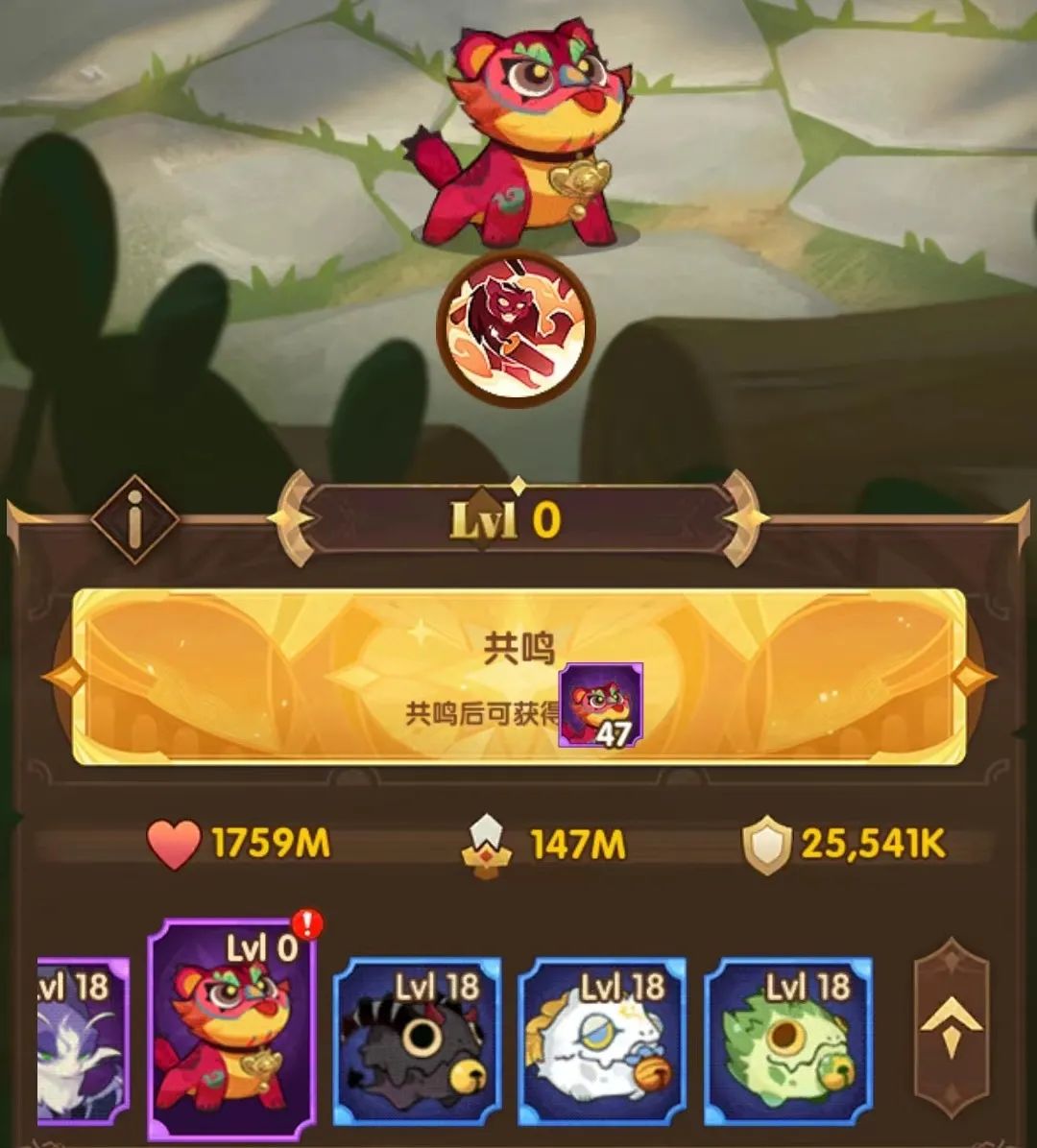Expand the pet list with up arrow
Viewport: 1037px width, 1148px height.
pyautogui.click(x=951, y=1027)
